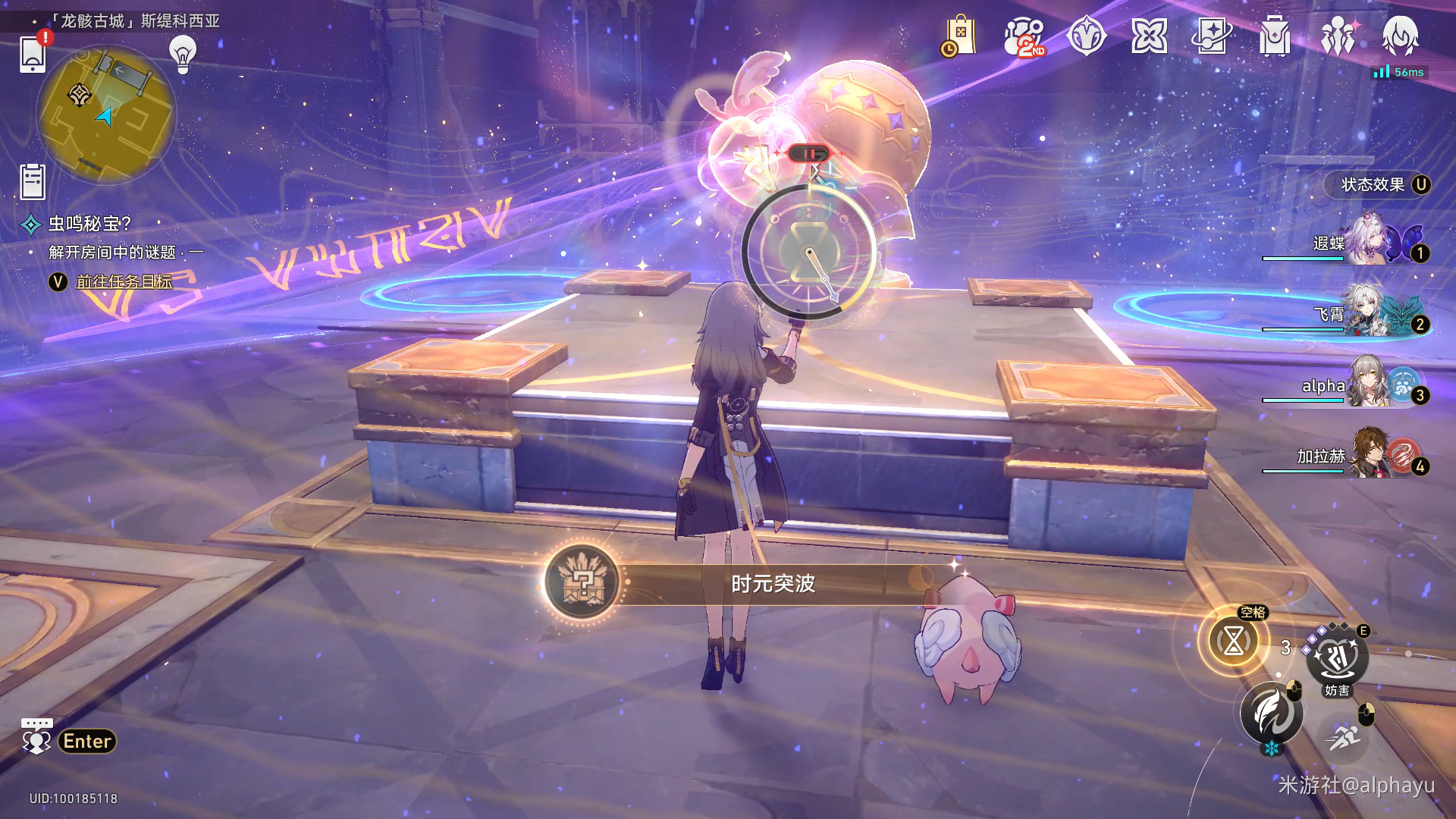Viewport: 1456px width, 819px height.
Task: Open the warp star icon
Action: pyautogui.click(x=1149, y=36)
